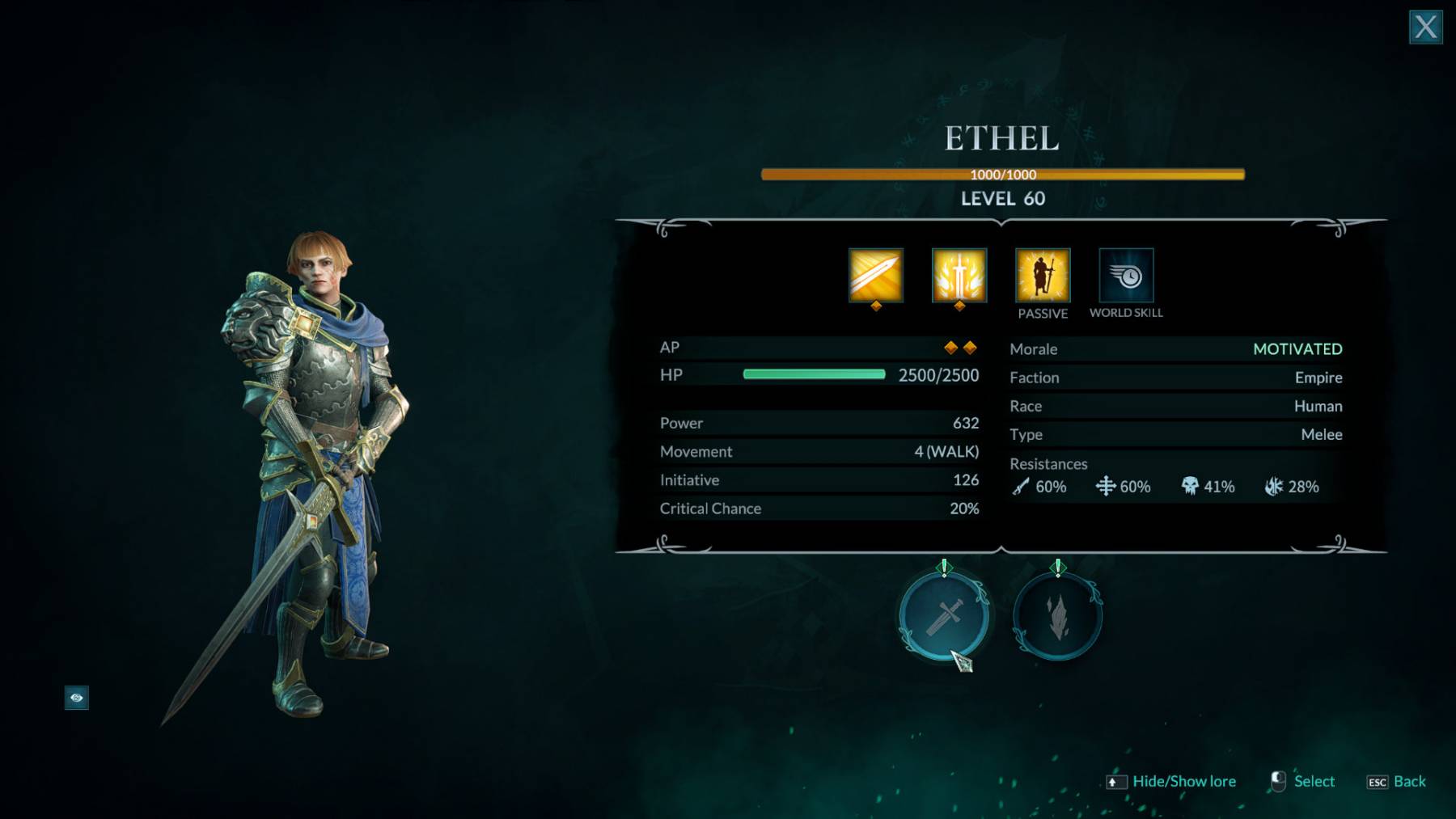Close the character sheet with the X button

click(1425, 27)
